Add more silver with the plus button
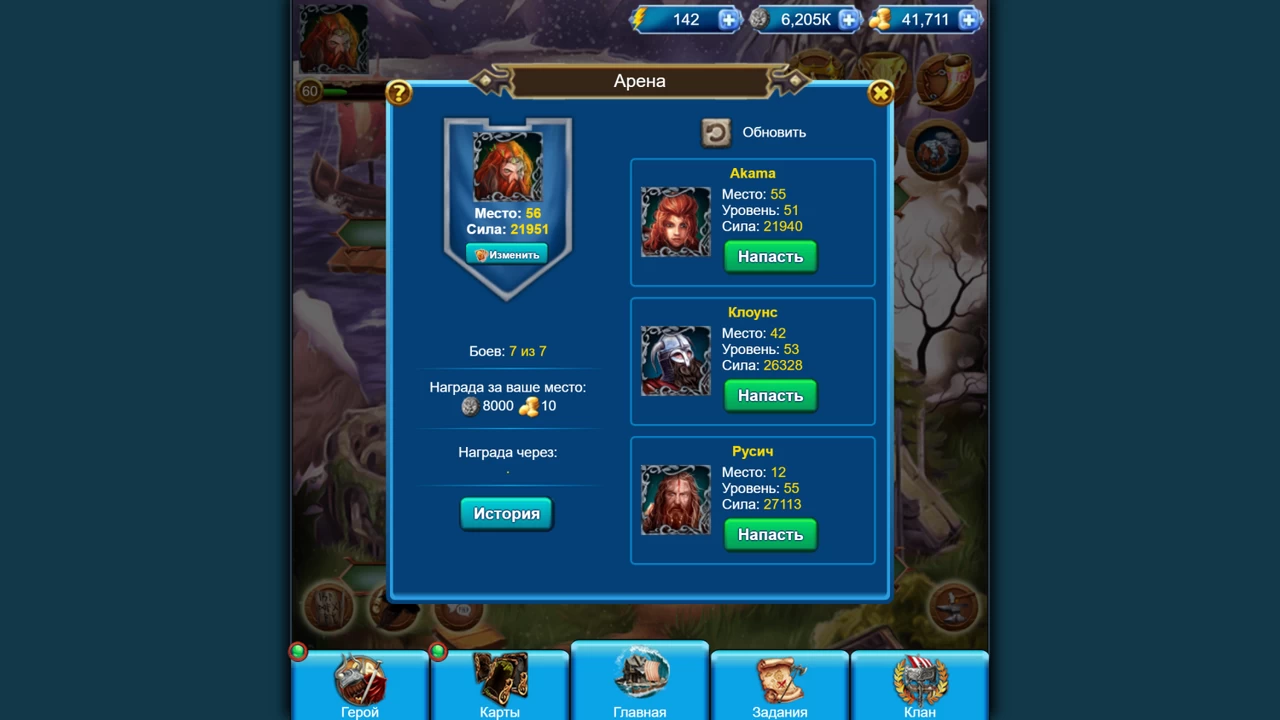1280x720 pixels. click(849, 19)
